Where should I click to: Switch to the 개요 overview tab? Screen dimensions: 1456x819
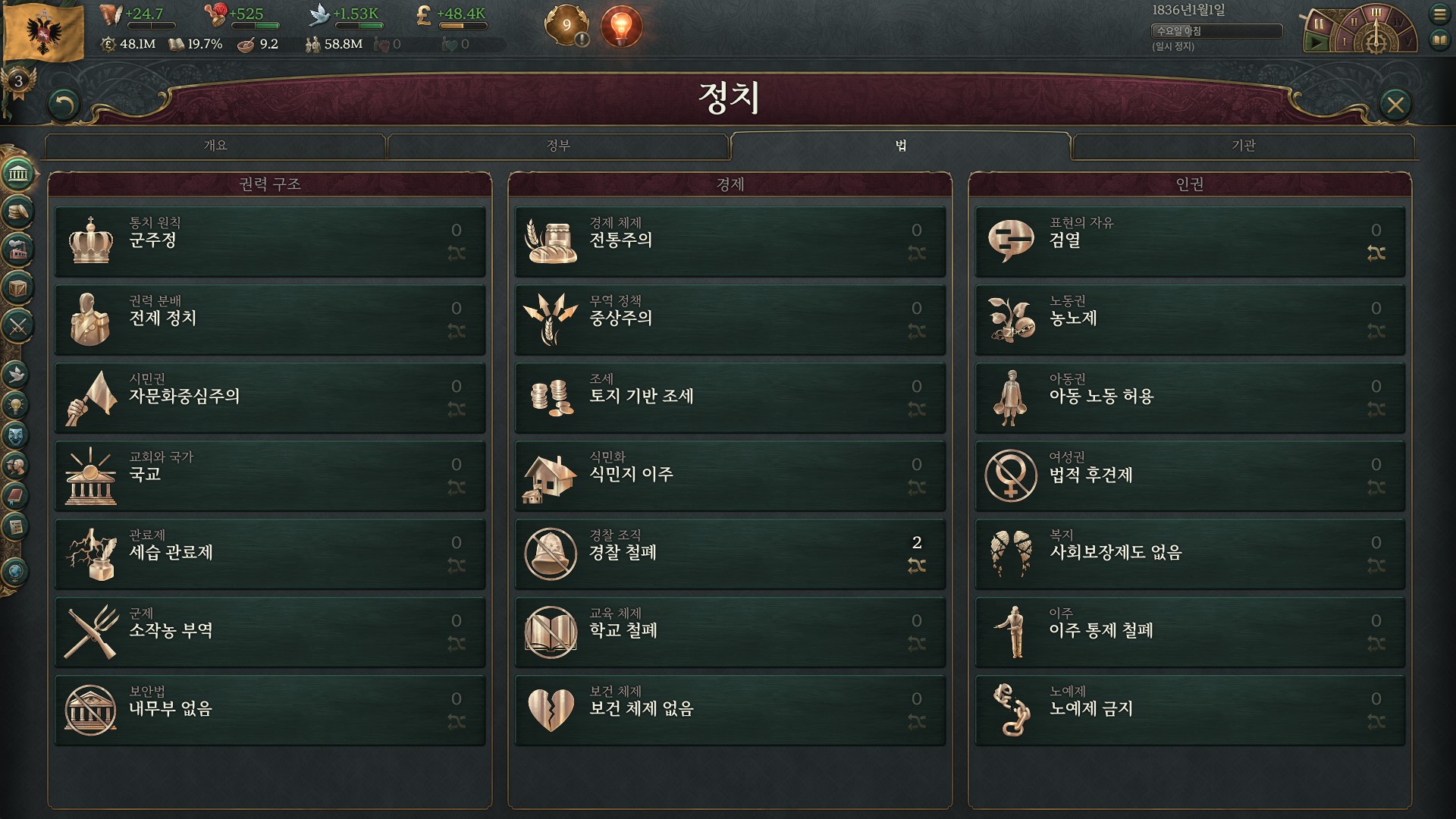click(x=215, y=146)
